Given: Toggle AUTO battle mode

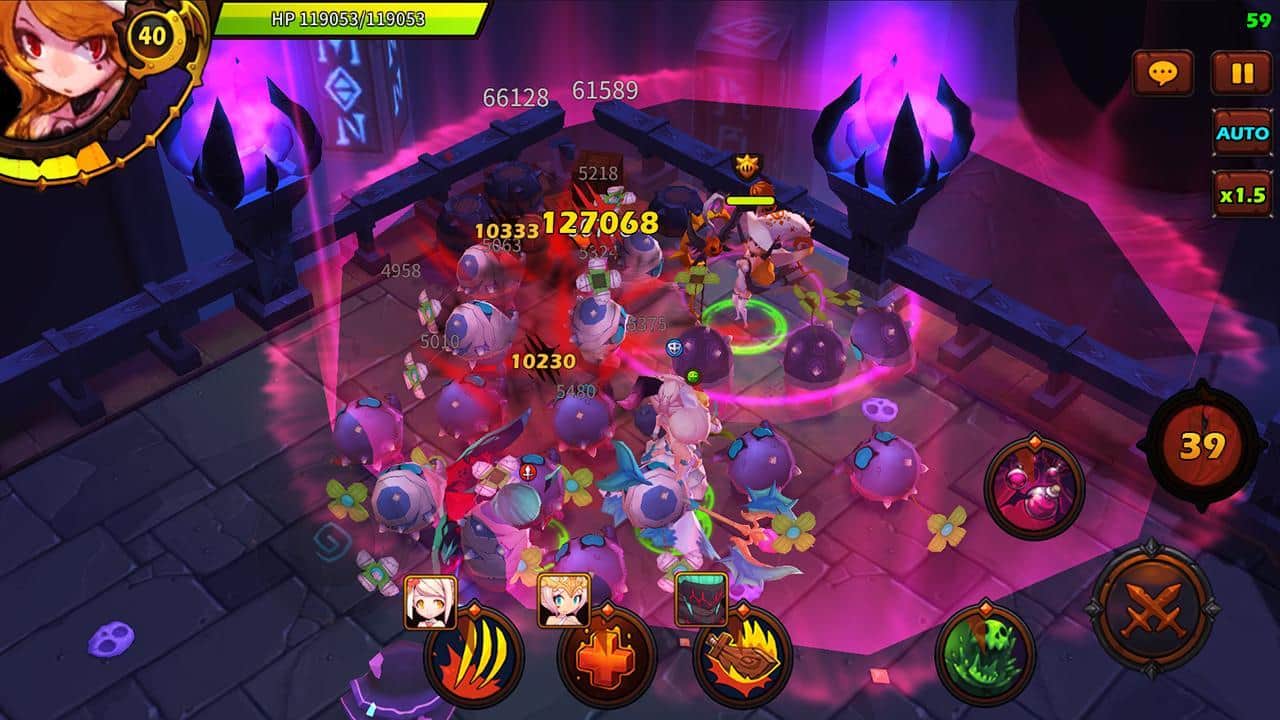Looking at the screenshot, I should pyautogui.click(x=1241, y=133).
